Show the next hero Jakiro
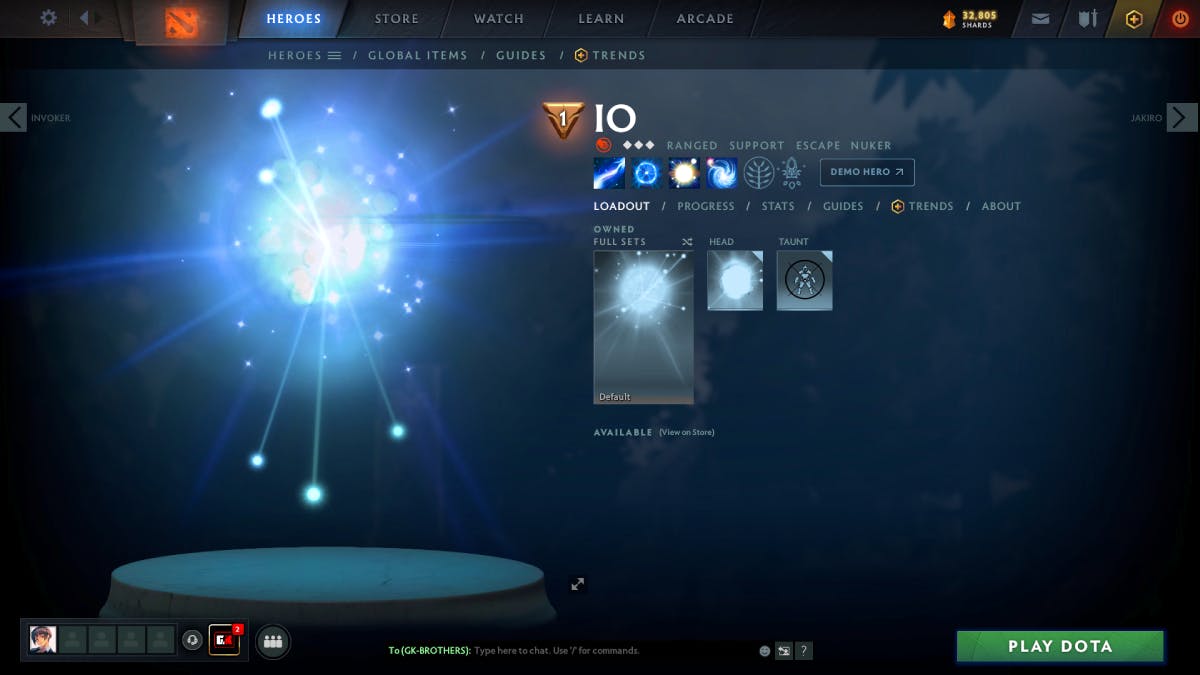The height and width of the screenshot is (675, 1200). (x=1181, y=117)
